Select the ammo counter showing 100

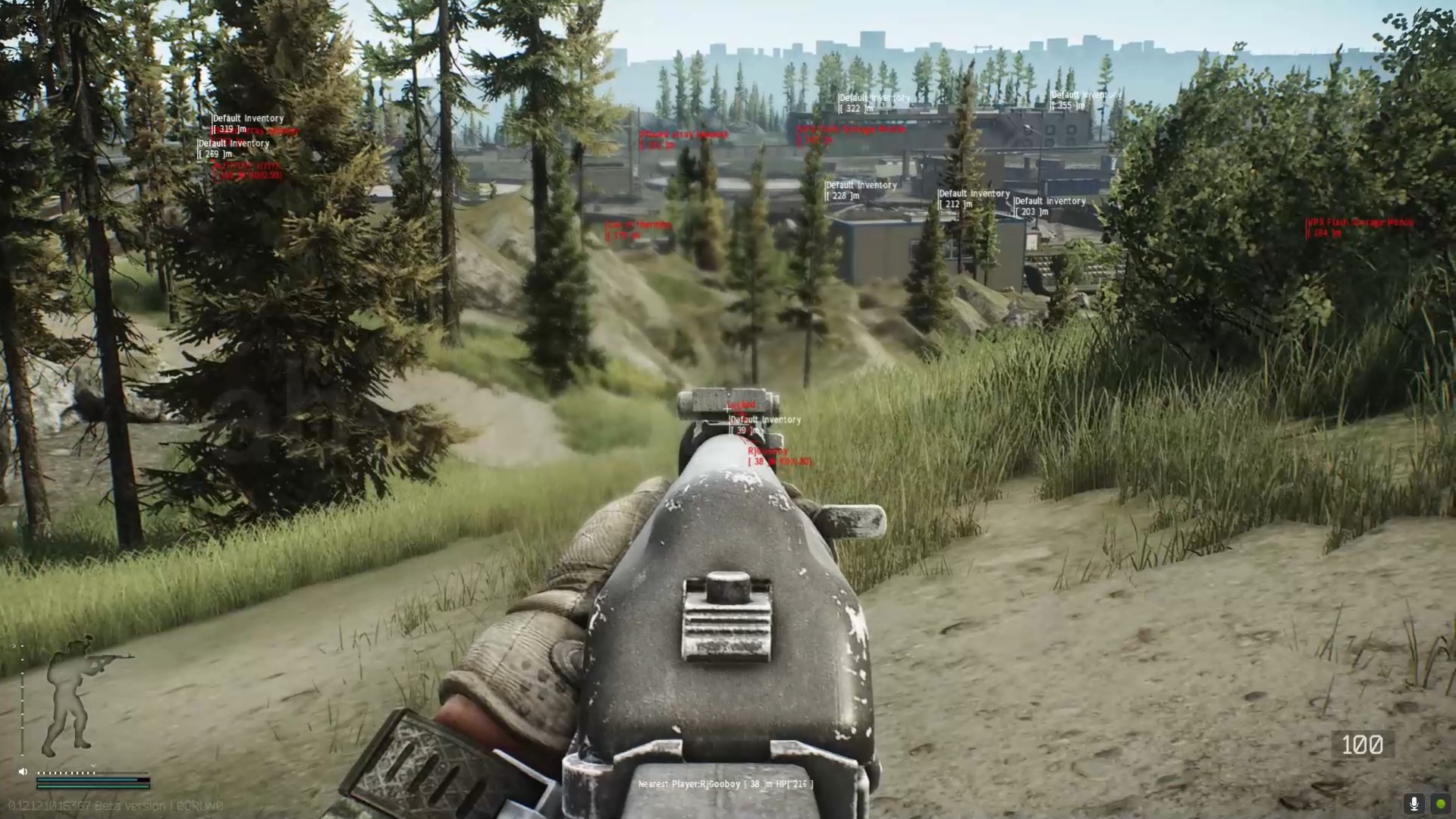pos(1361,744)
